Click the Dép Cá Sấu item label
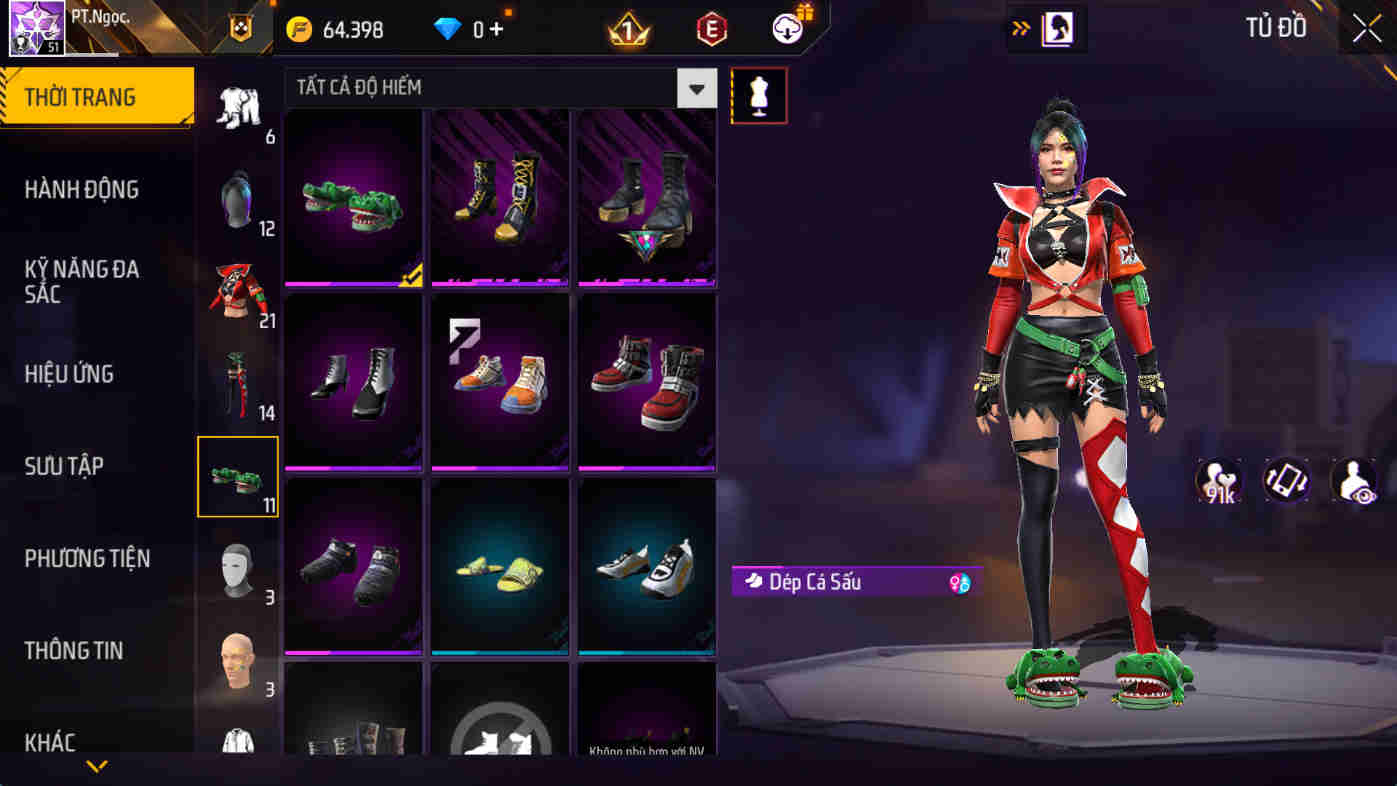This screenshot has width=1397, height=786. coord(855,581)
